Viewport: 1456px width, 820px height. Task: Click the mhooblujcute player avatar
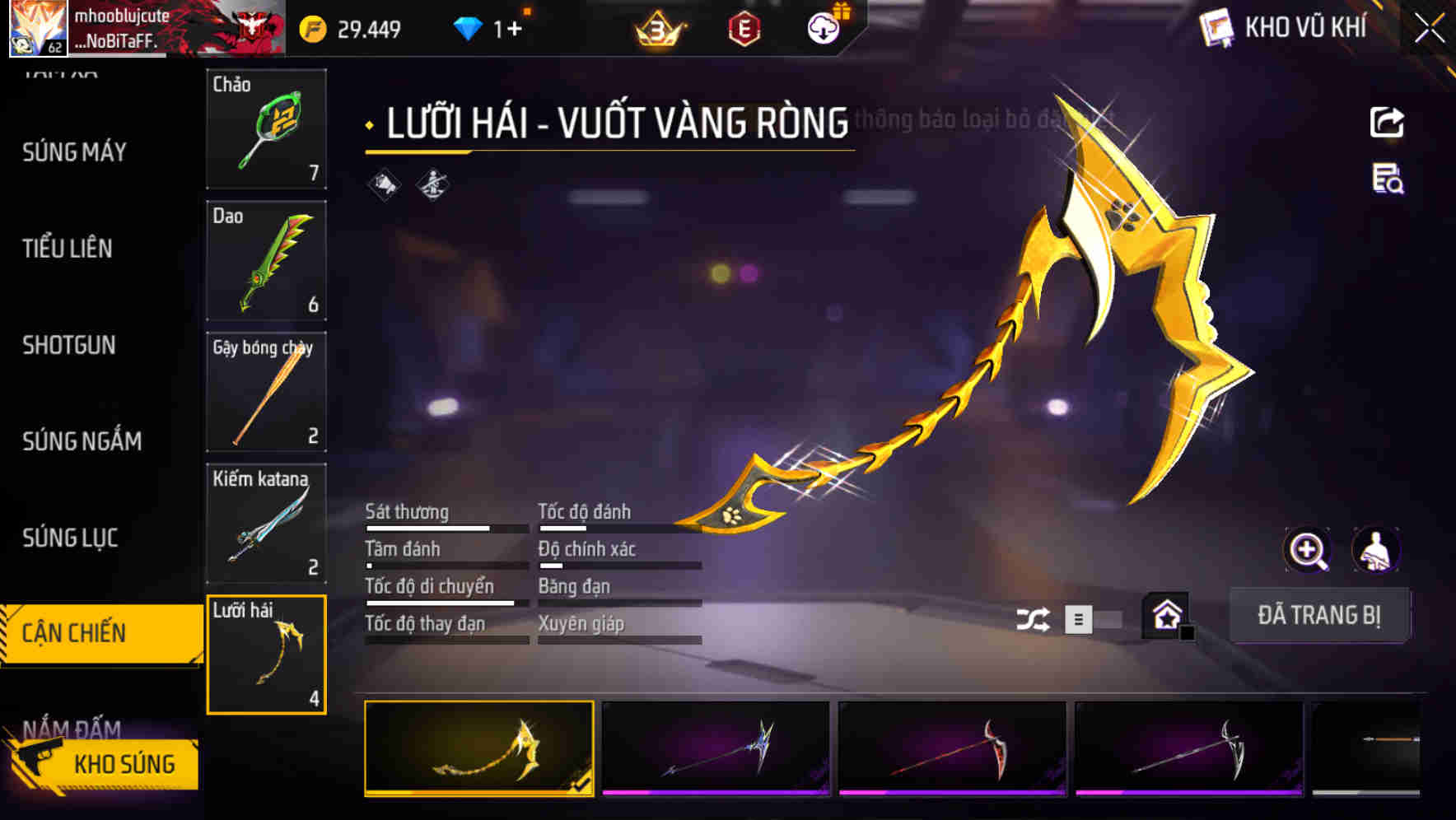pyautogui.click(x=37, y=27)
